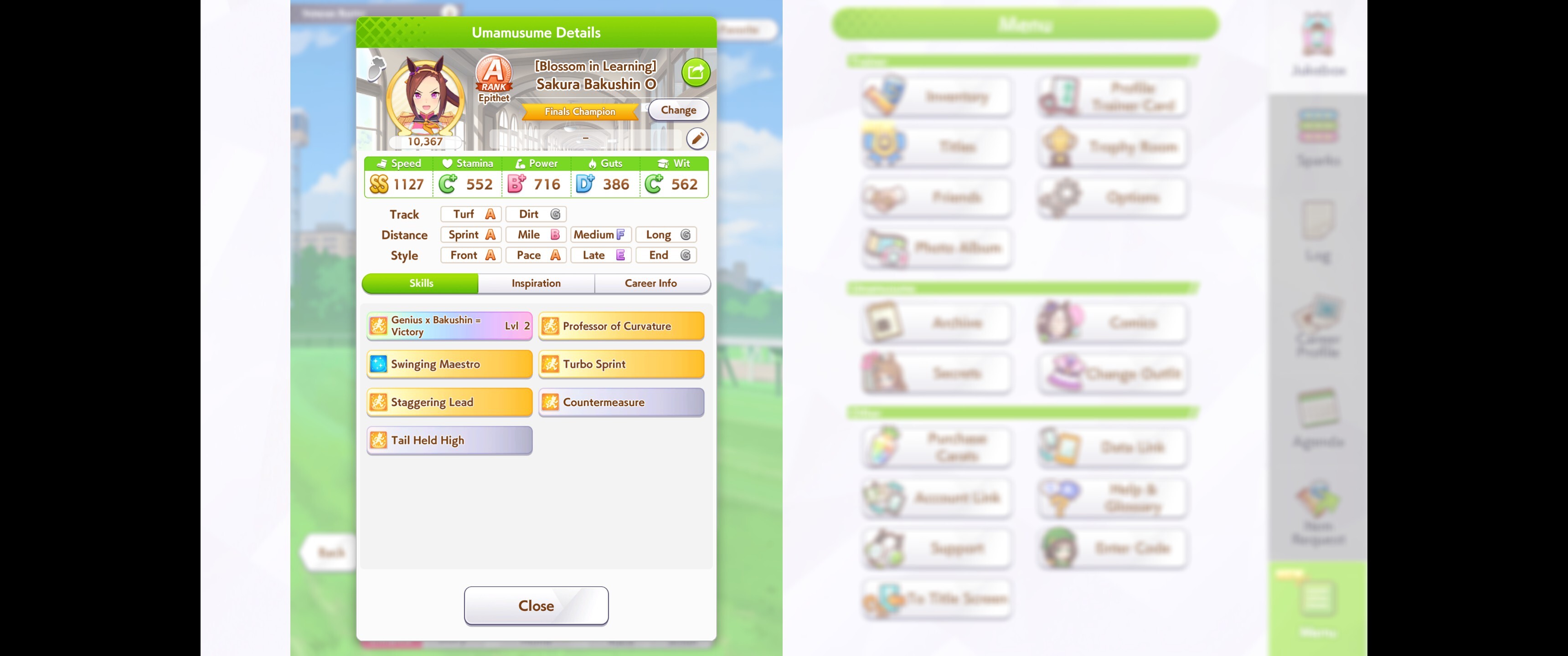1568x656 pixels.
Task: Close the Umamusume Details dialog
Action: tap(536, 605)
